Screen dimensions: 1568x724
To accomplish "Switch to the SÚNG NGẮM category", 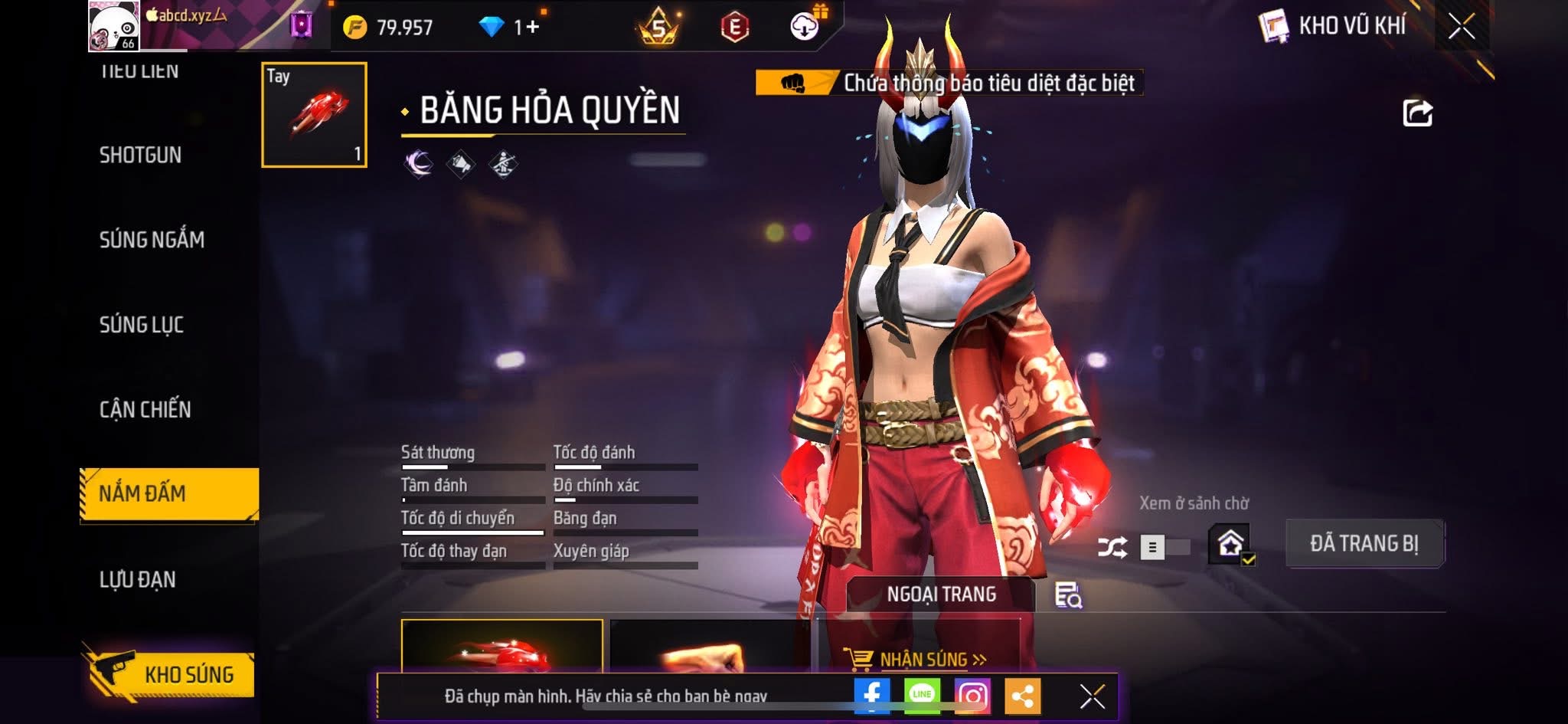I will [x=152, y=240].
